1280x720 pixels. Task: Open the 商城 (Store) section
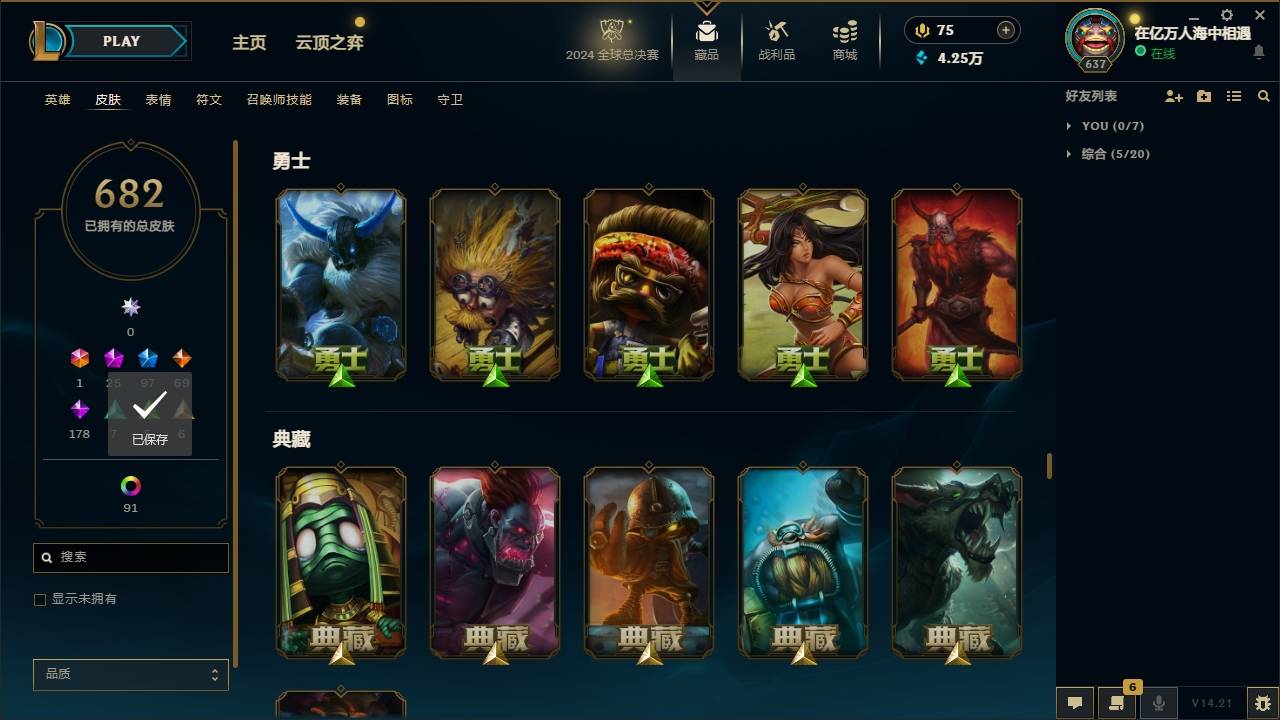coord(843,40)
